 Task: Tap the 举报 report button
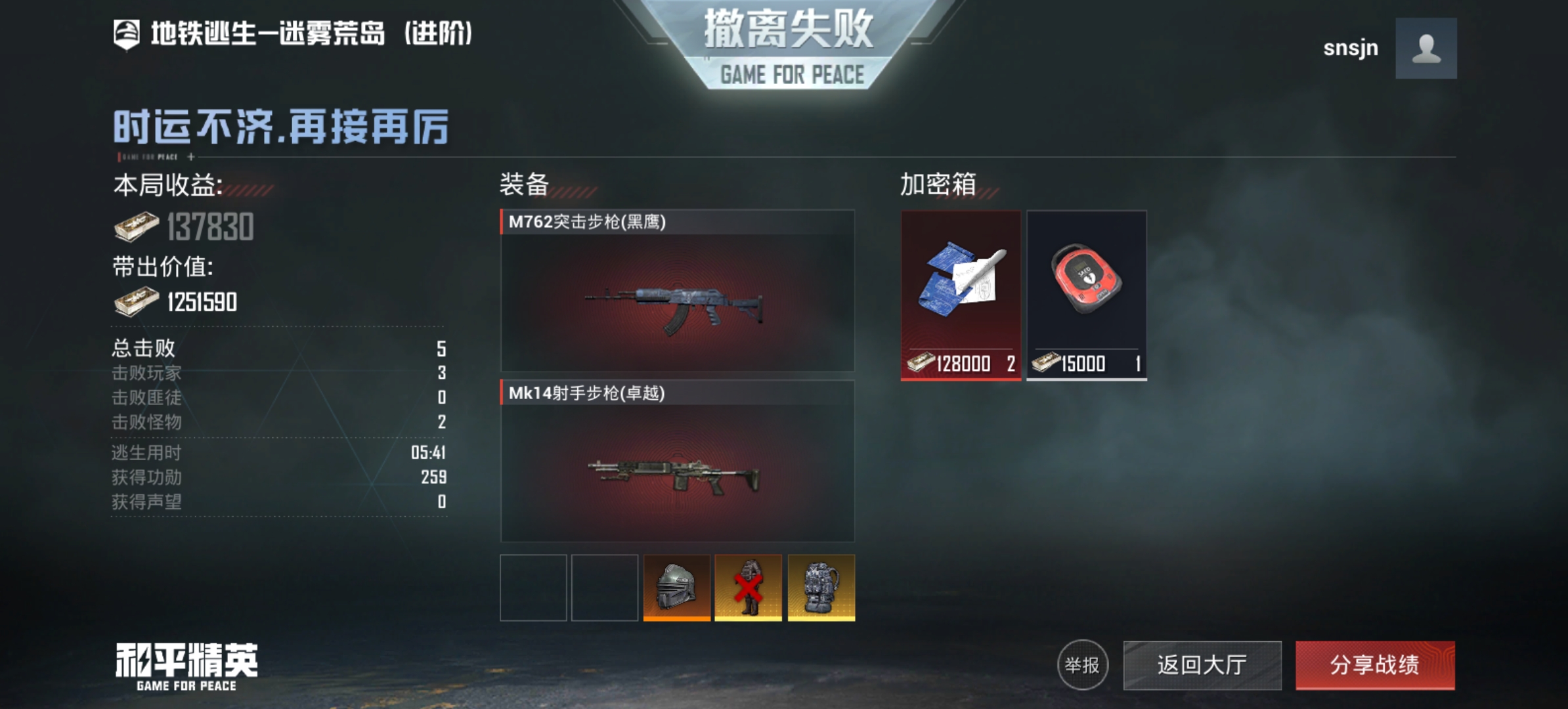[x=1082, y=665]
